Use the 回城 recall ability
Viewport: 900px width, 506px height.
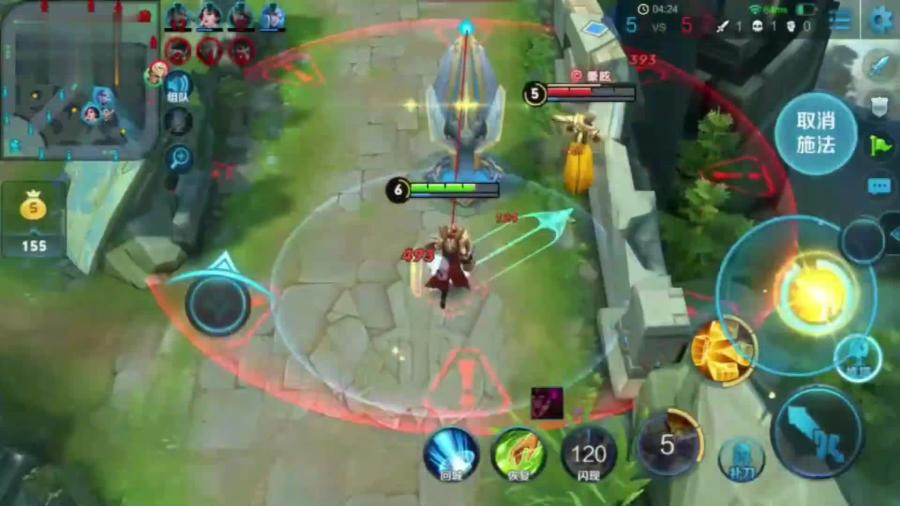(x=450, y=453)
